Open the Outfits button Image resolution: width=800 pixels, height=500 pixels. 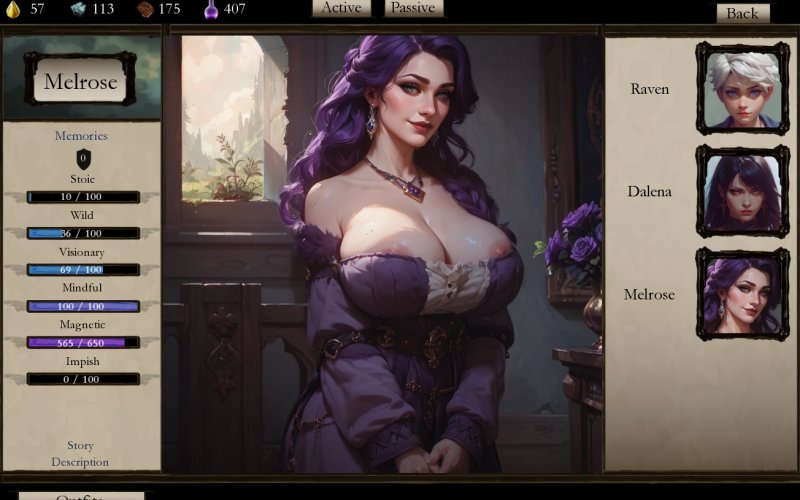click(81, 496)
